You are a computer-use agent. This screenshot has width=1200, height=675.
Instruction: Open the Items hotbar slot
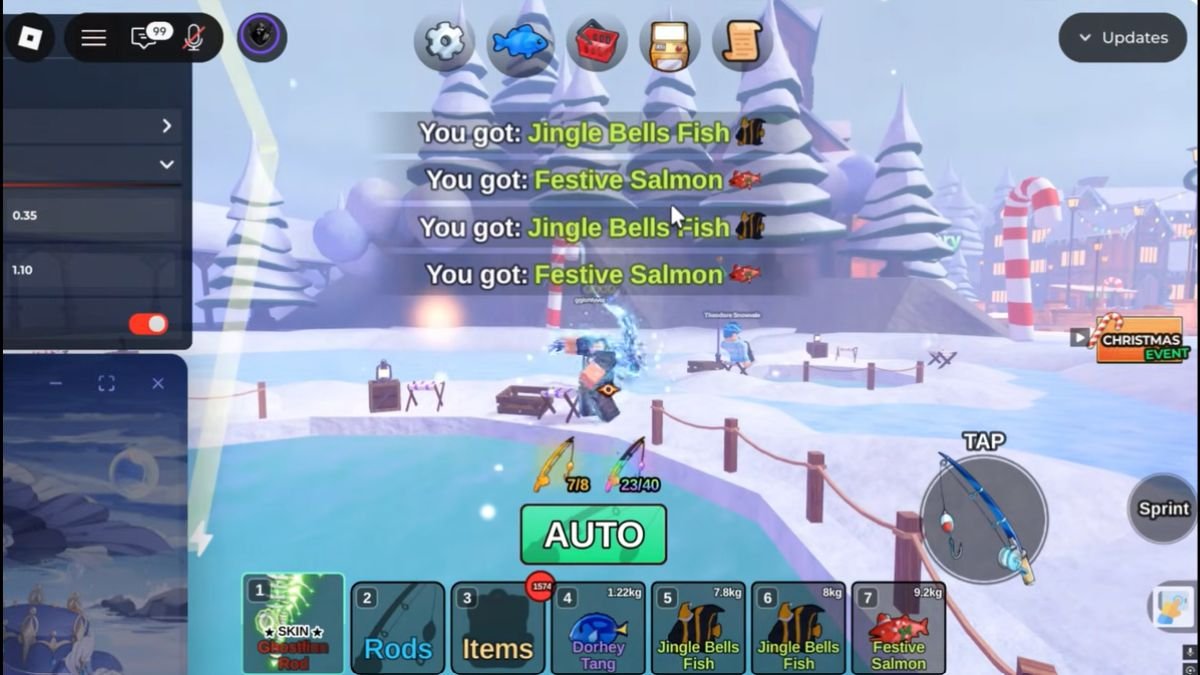[x=497, y=629]
